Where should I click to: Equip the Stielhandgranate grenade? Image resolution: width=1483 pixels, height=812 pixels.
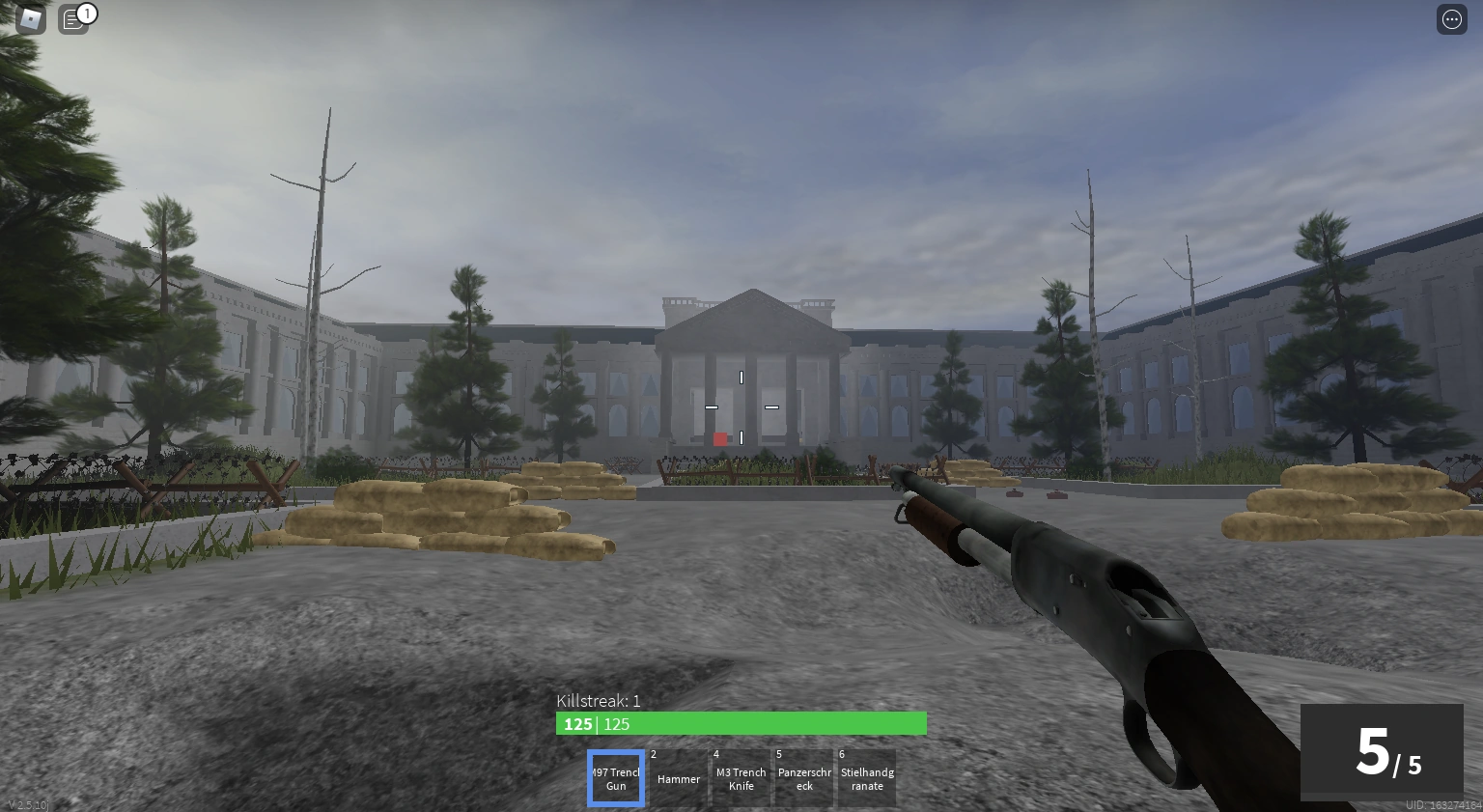click(x=867, y=778)
